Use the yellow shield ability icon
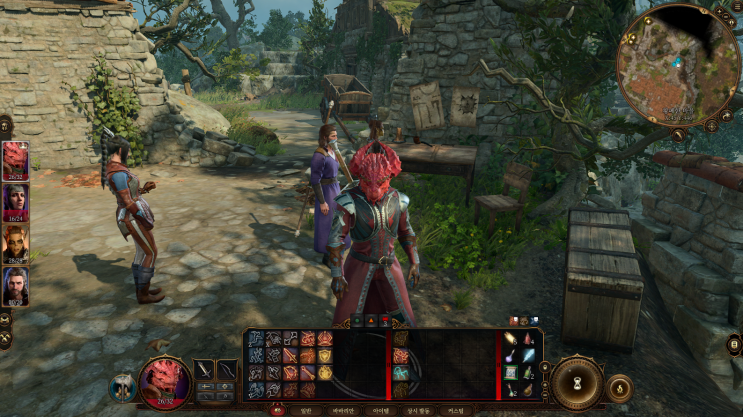743x417 pixels. click(325, 372)
